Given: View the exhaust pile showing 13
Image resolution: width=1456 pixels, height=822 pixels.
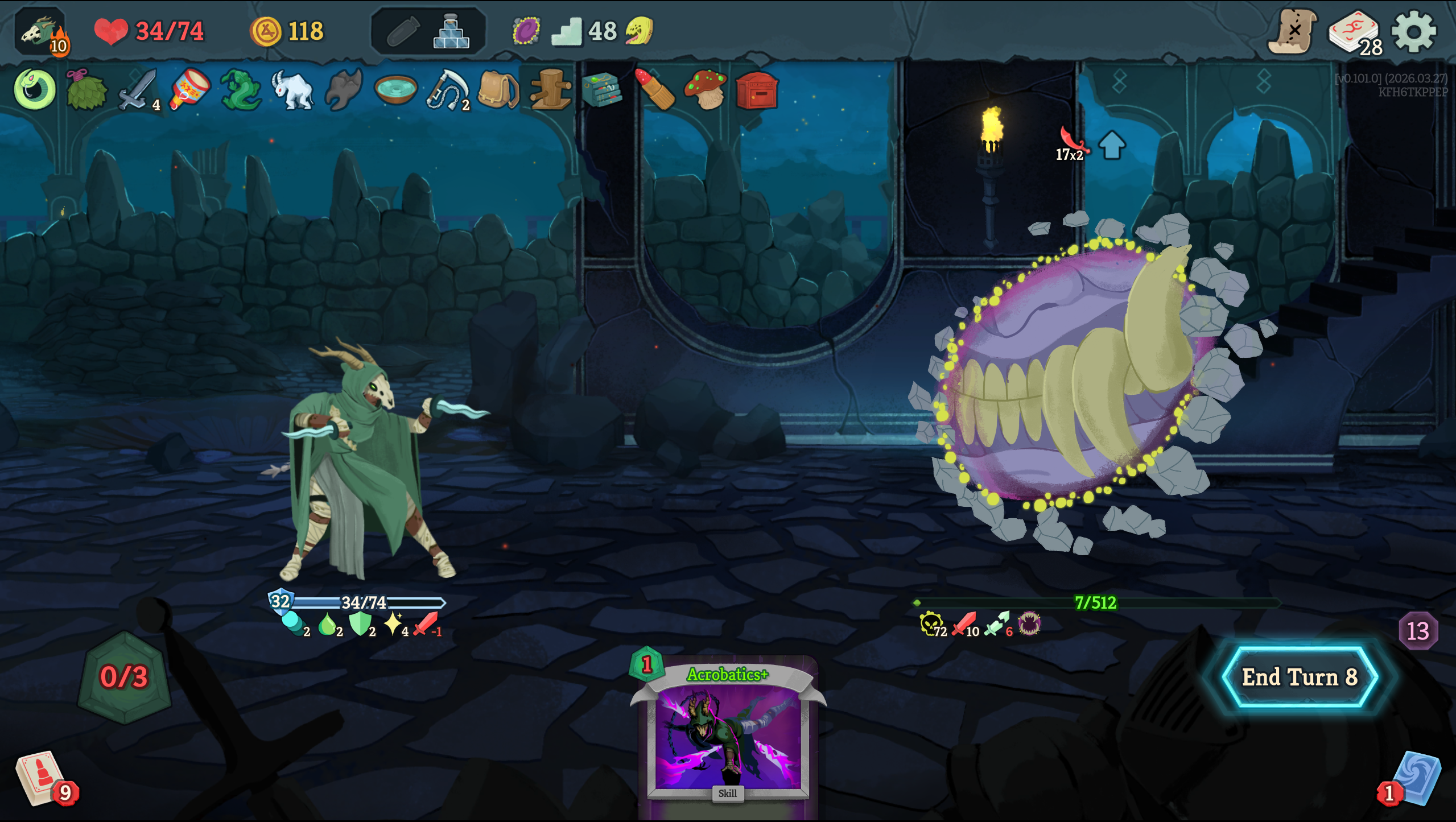Looking at the screenshot, I should [1417, 631].
